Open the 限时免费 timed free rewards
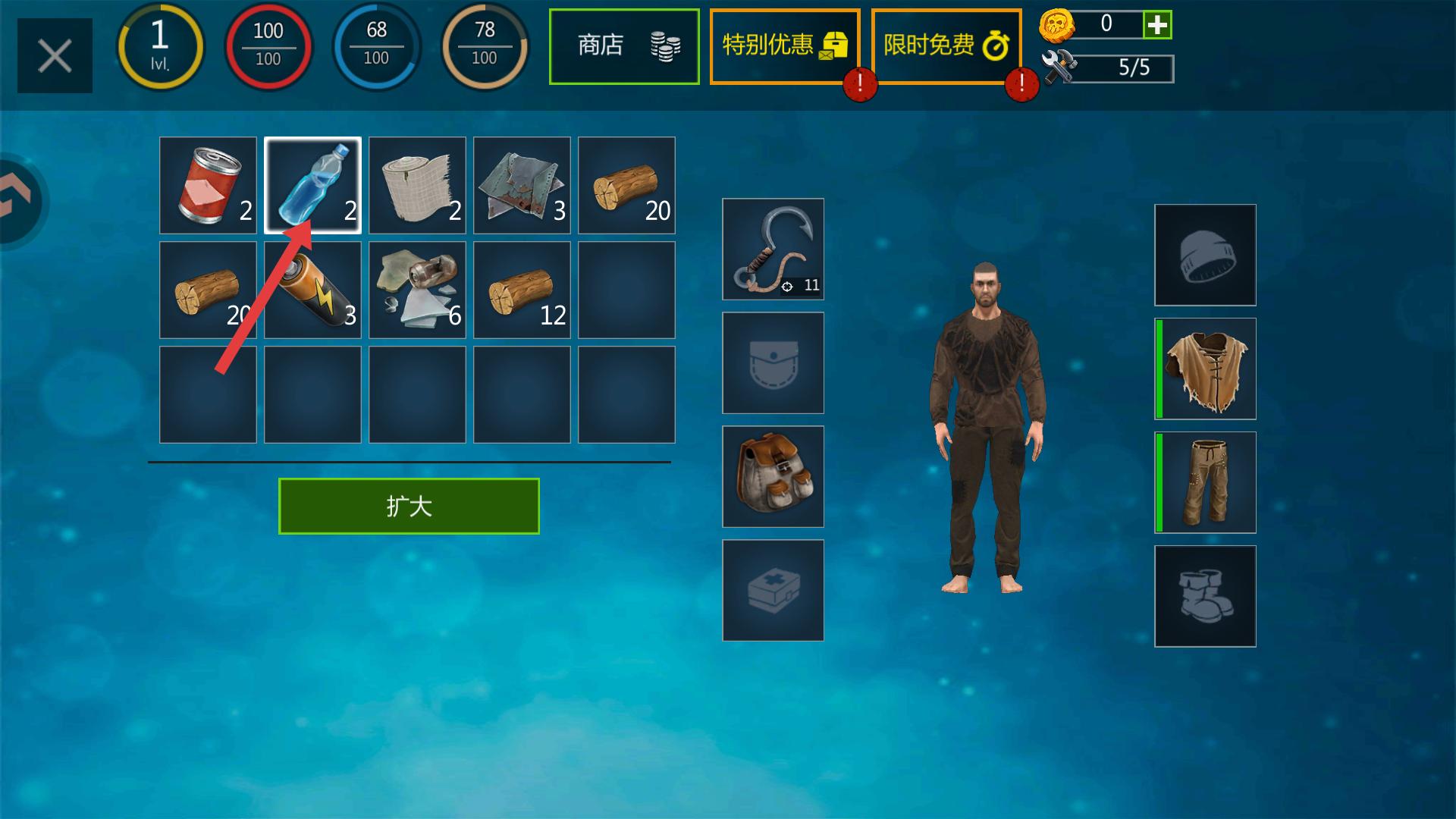This screenshot has height=819, width=1456. coord(946,46)
